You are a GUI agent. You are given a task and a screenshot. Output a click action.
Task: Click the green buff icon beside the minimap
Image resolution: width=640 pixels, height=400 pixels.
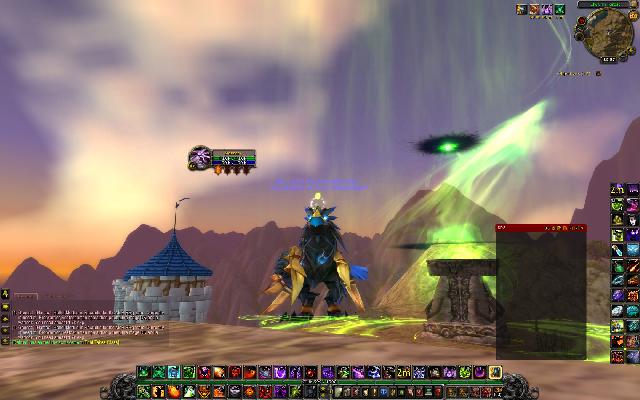pyautogui.click(x=559, y=10)
